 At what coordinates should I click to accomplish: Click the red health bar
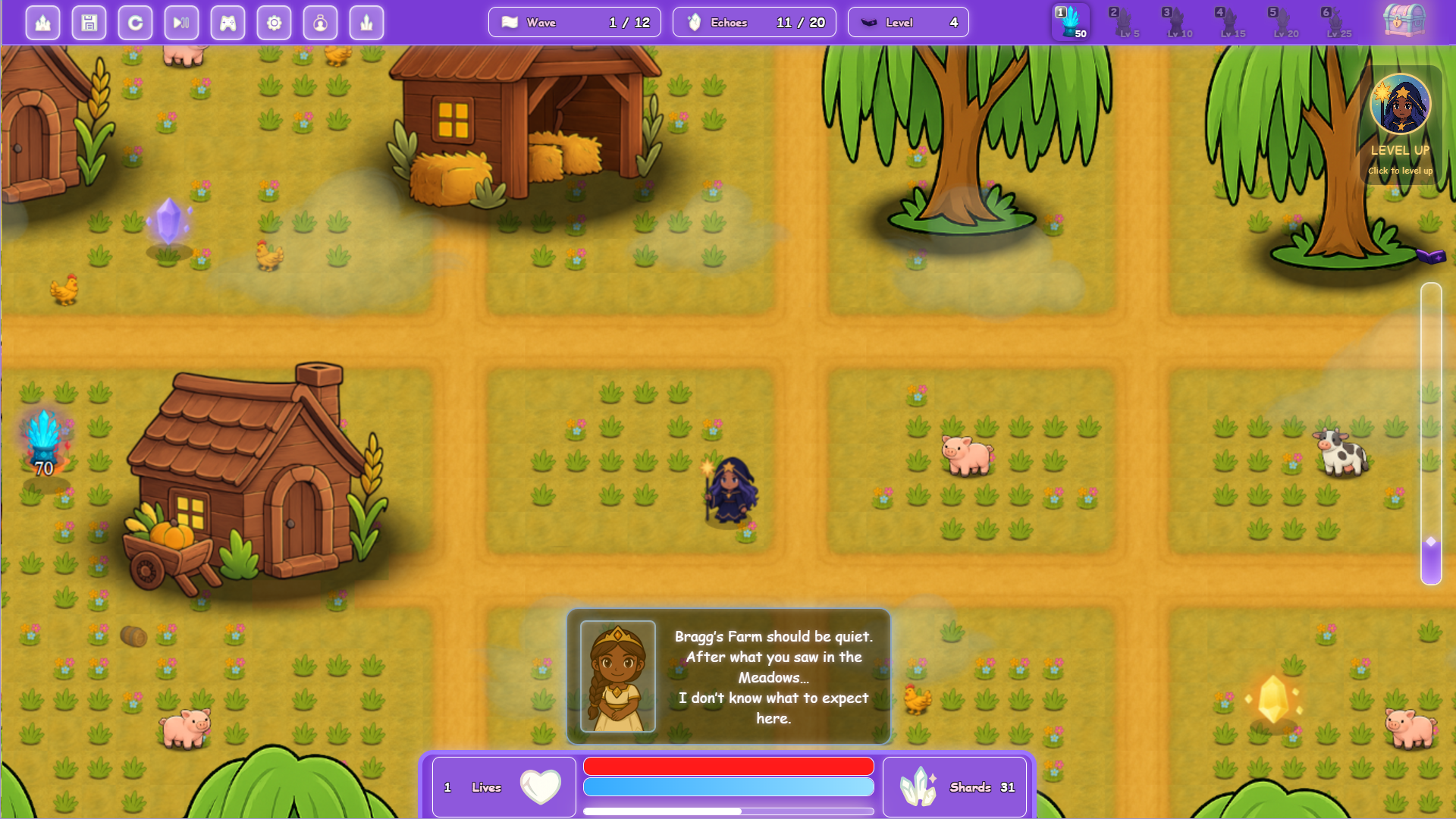click(728, 766)
